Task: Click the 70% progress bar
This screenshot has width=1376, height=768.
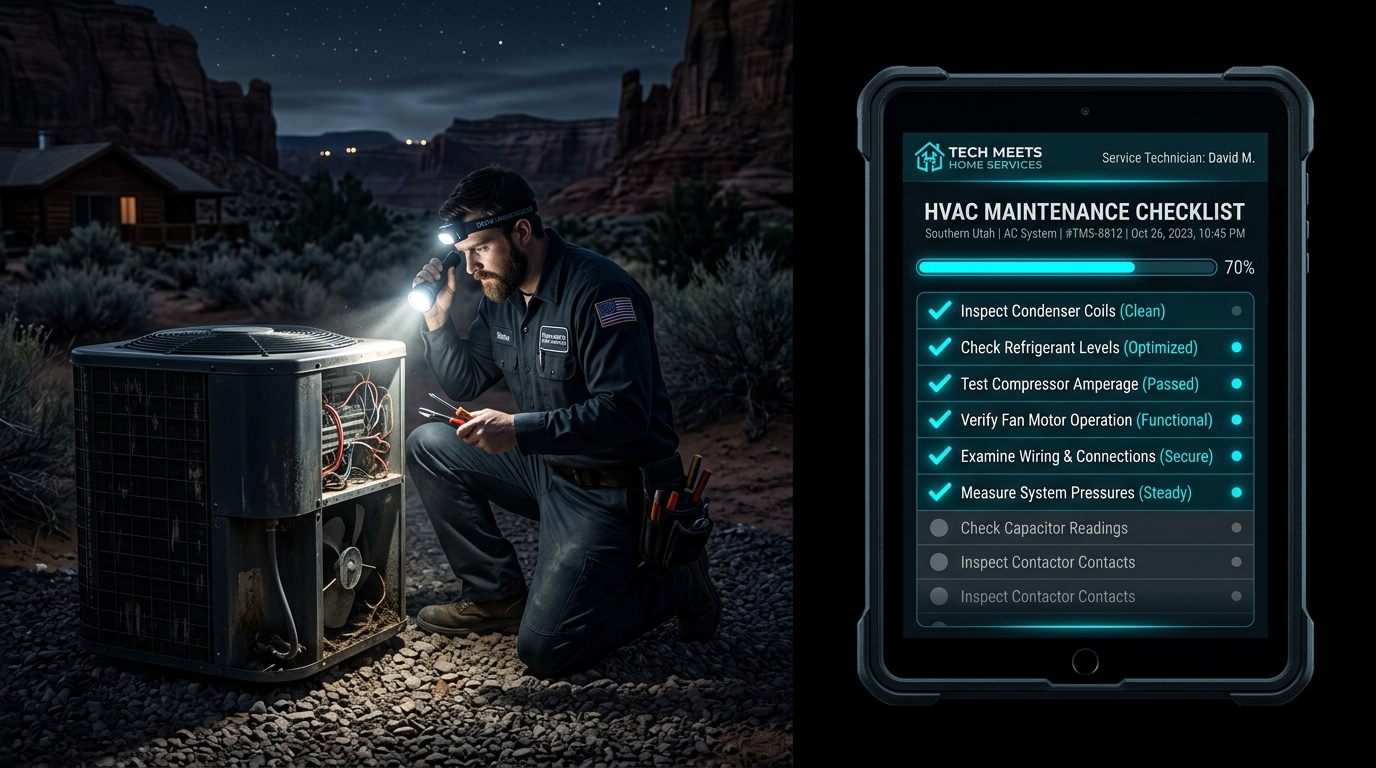Action: click(x=1065, y=267)
